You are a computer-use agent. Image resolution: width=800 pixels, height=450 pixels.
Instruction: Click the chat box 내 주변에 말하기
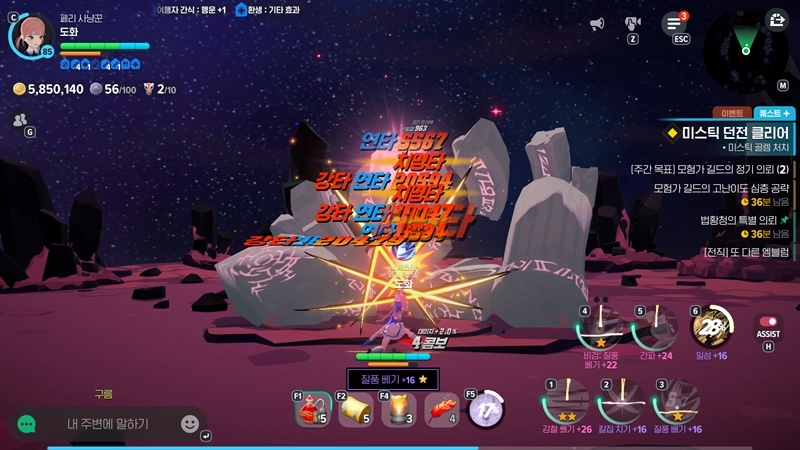(x=108, y=424)
